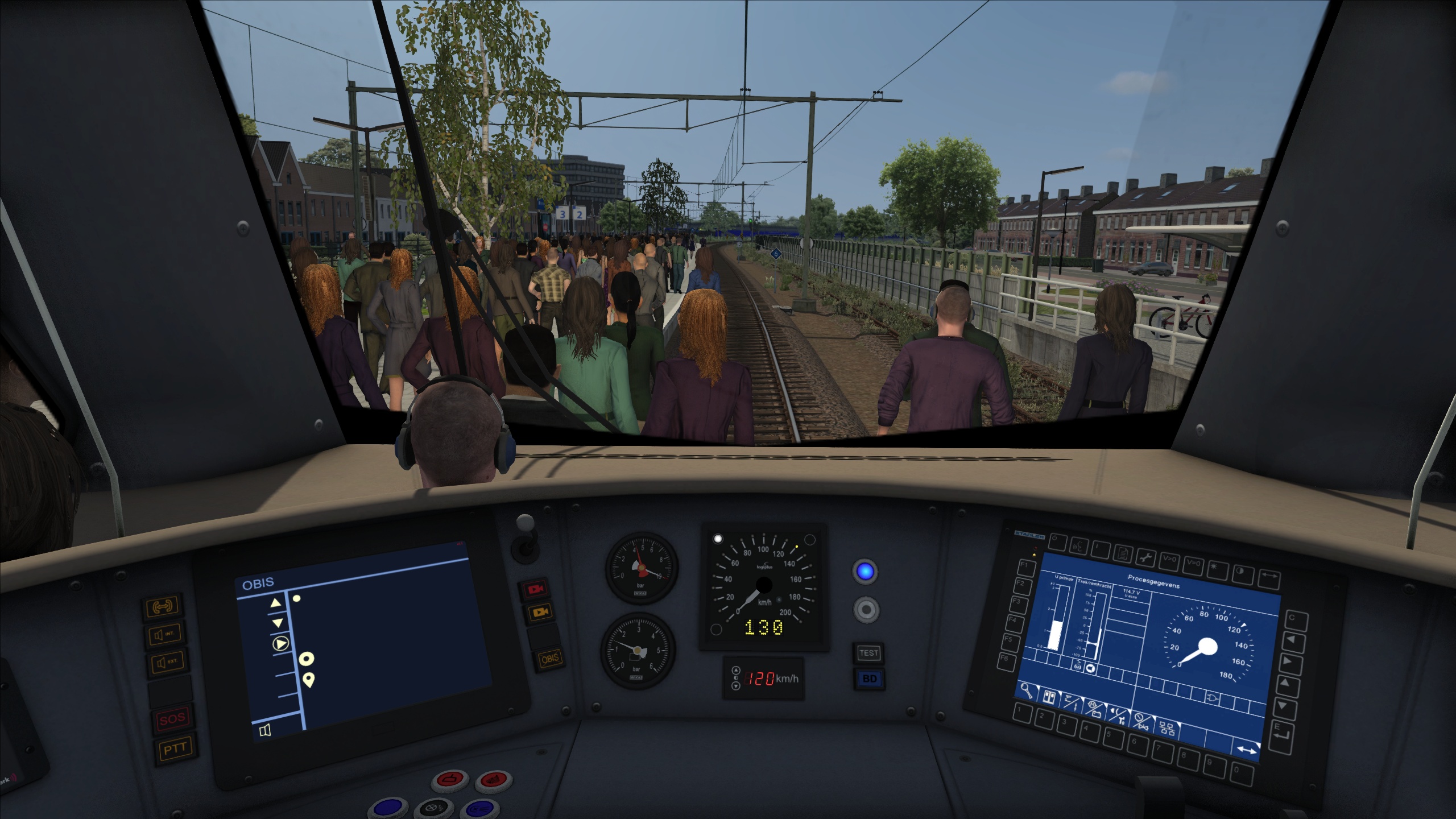Tap the OBIS screen up arrow

coord(276,603)
